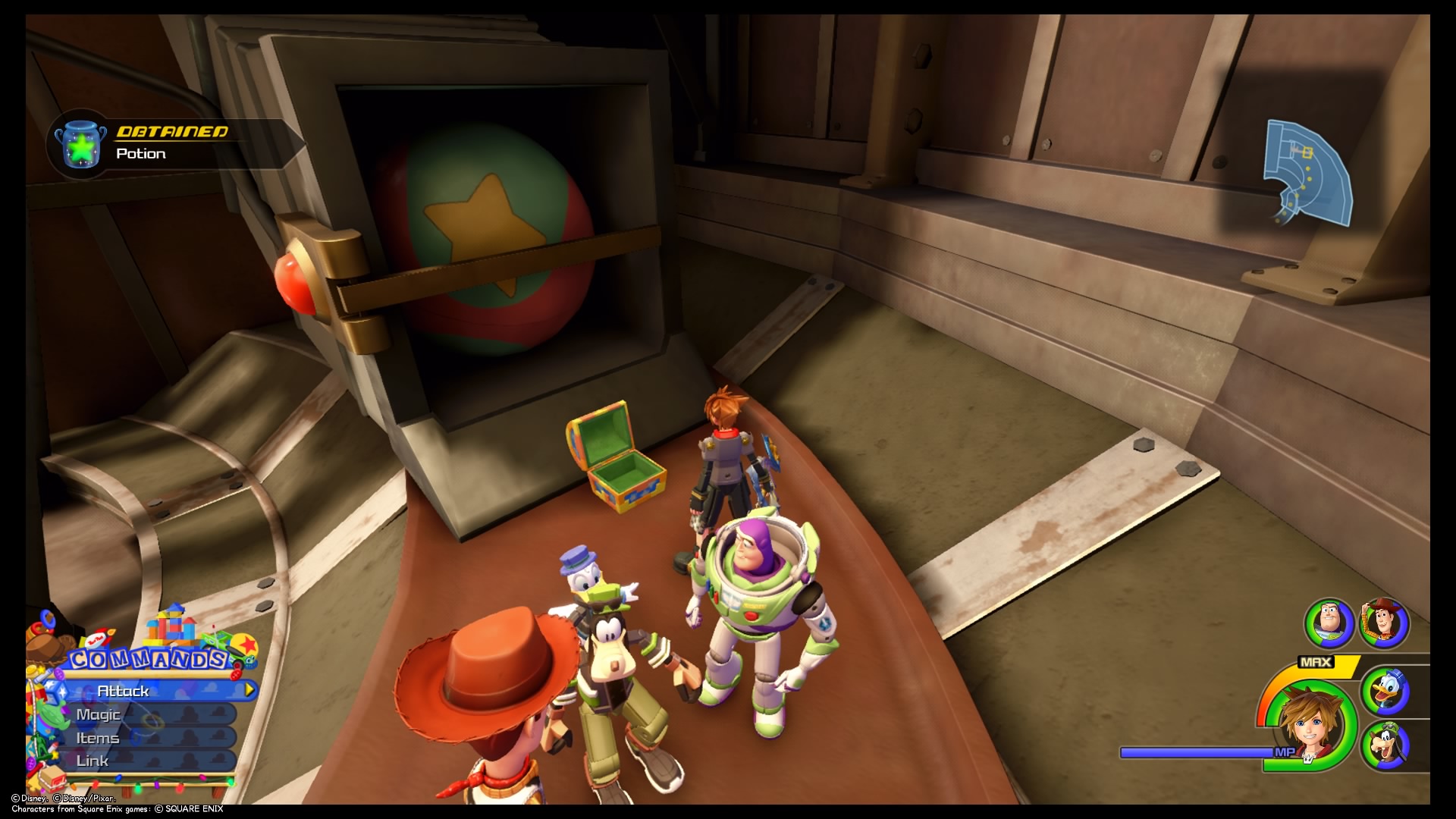This screenshot has height=819, width=1456.
Task: Open the Magic command submenu
Action: 99,714
